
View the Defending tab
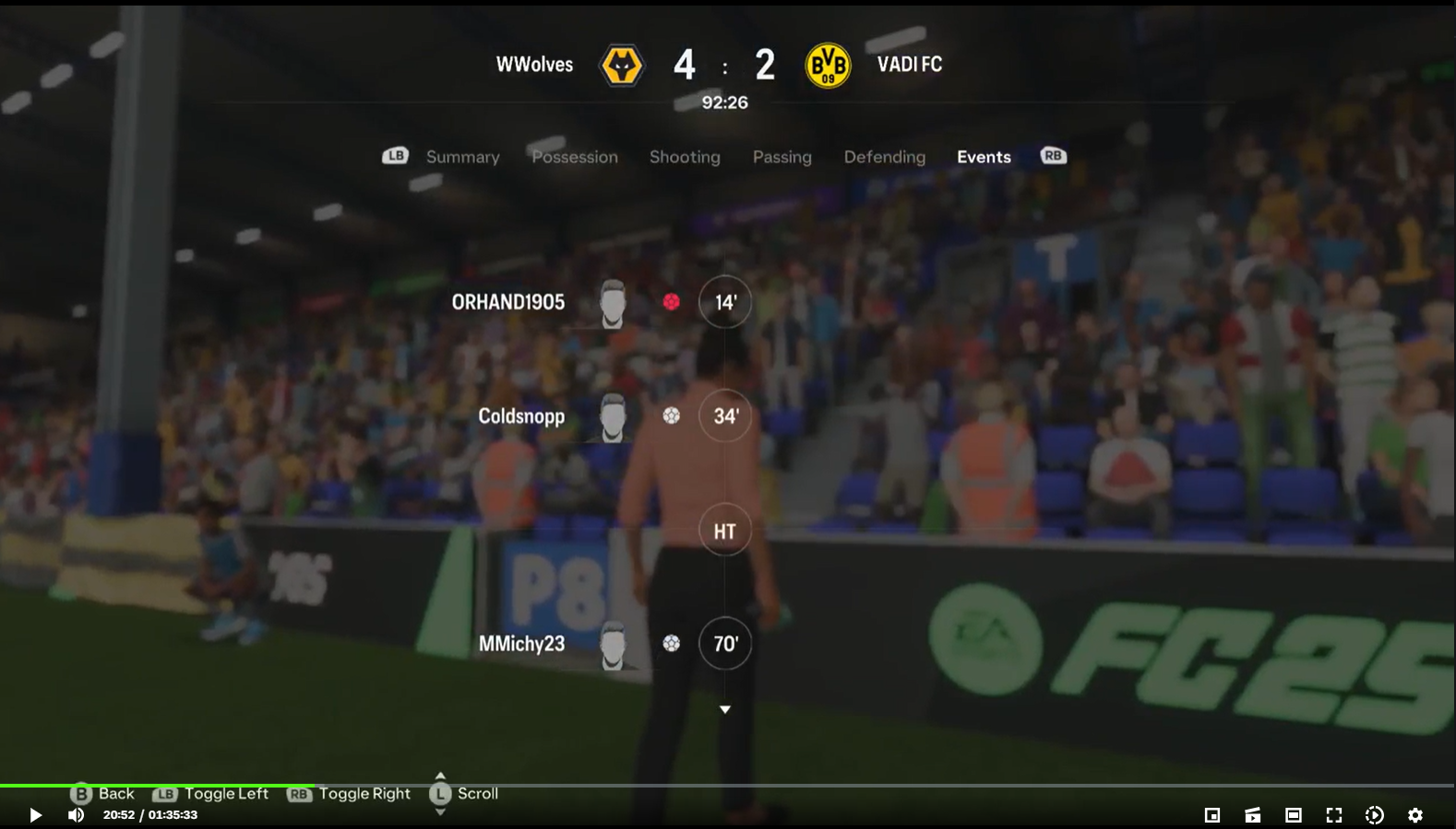(x=884, y=157)
